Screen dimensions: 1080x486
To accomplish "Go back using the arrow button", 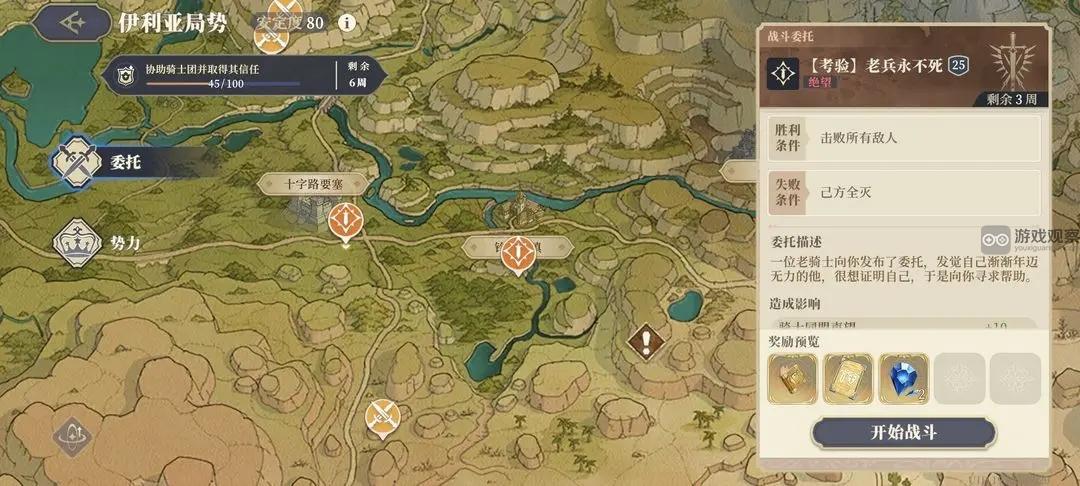I will pos(69,22).
